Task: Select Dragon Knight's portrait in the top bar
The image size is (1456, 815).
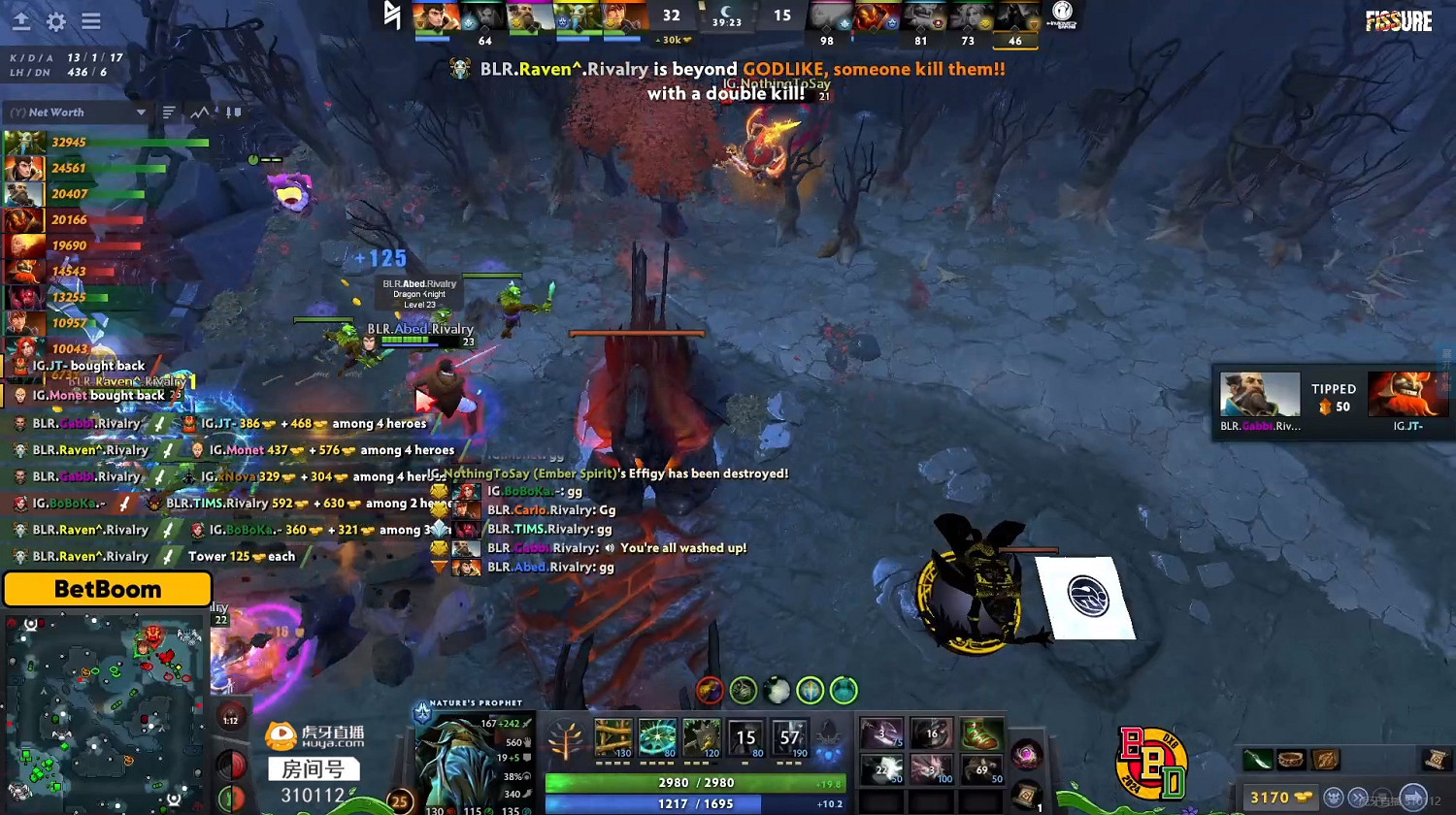Action: pos(433,17)
